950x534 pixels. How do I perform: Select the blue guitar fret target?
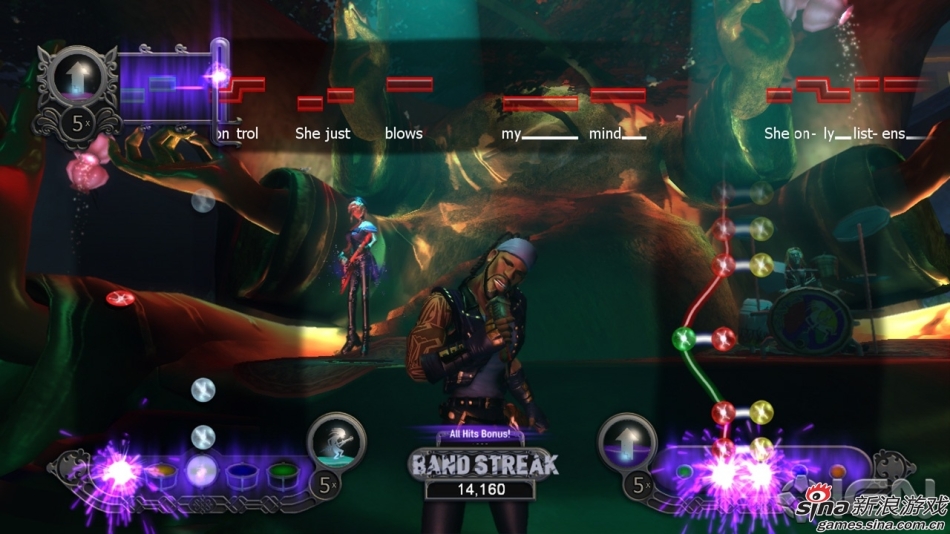coord(800,469)
